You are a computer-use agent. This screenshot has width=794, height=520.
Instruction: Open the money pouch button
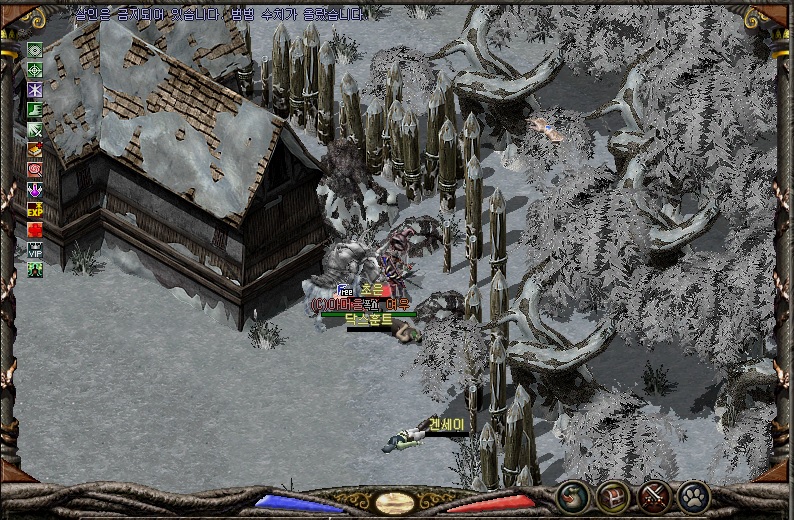572,495
